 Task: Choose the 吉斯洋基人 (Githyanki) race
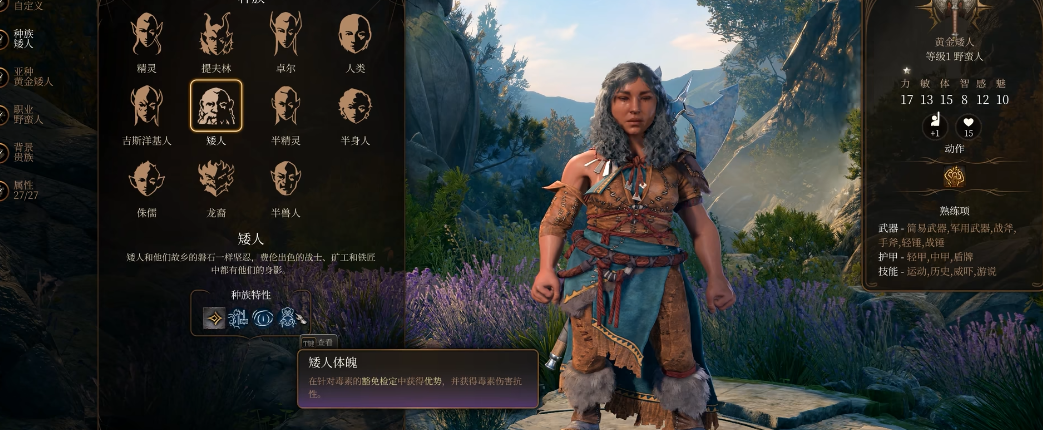(146, 105)
